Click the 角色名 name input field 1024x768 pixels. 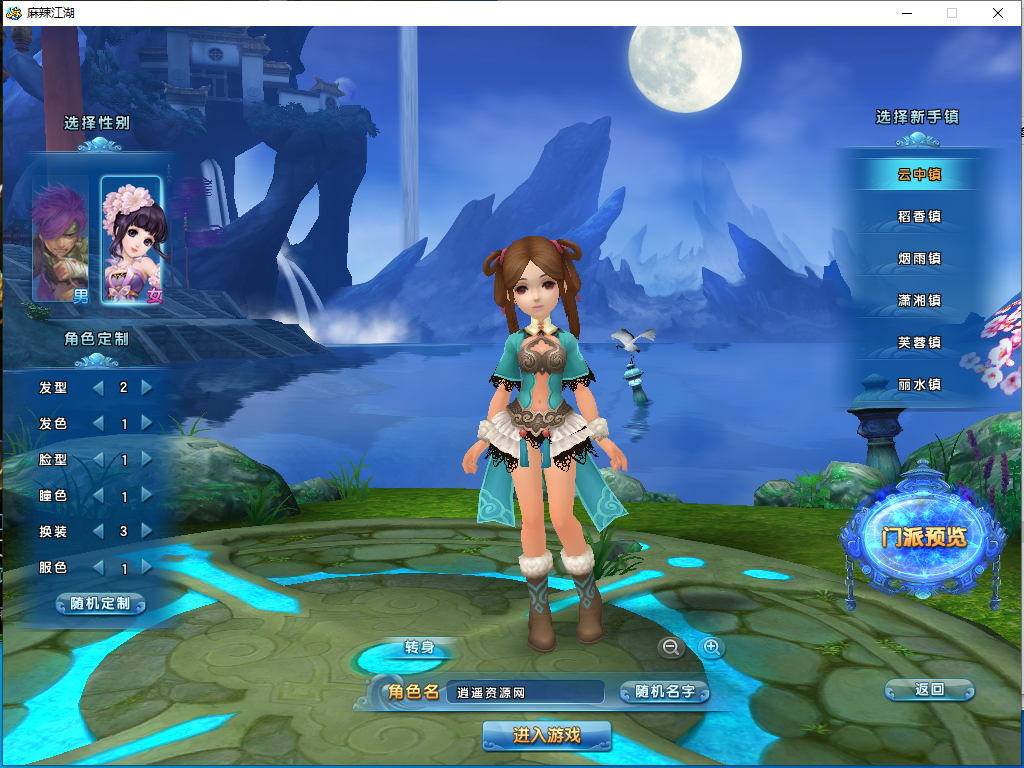tap(525, 692)
